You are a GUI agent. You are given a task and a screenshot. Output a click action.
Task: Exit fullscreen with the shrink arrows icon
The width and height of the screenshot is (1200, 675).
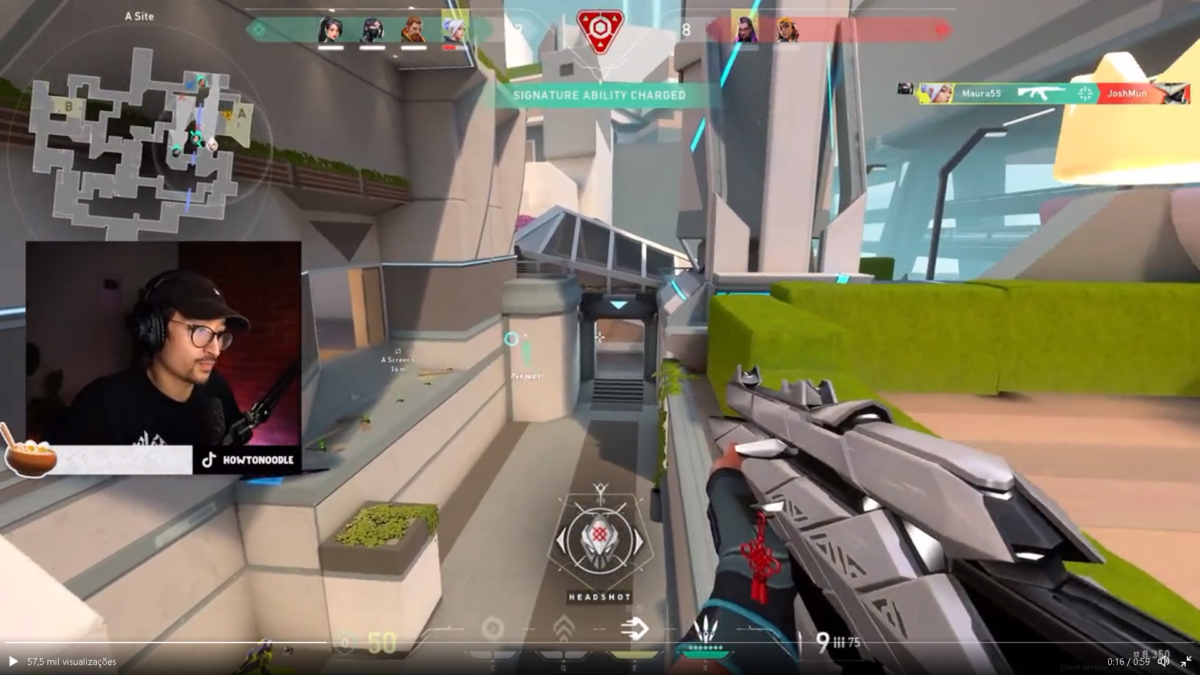(1186, 661)
